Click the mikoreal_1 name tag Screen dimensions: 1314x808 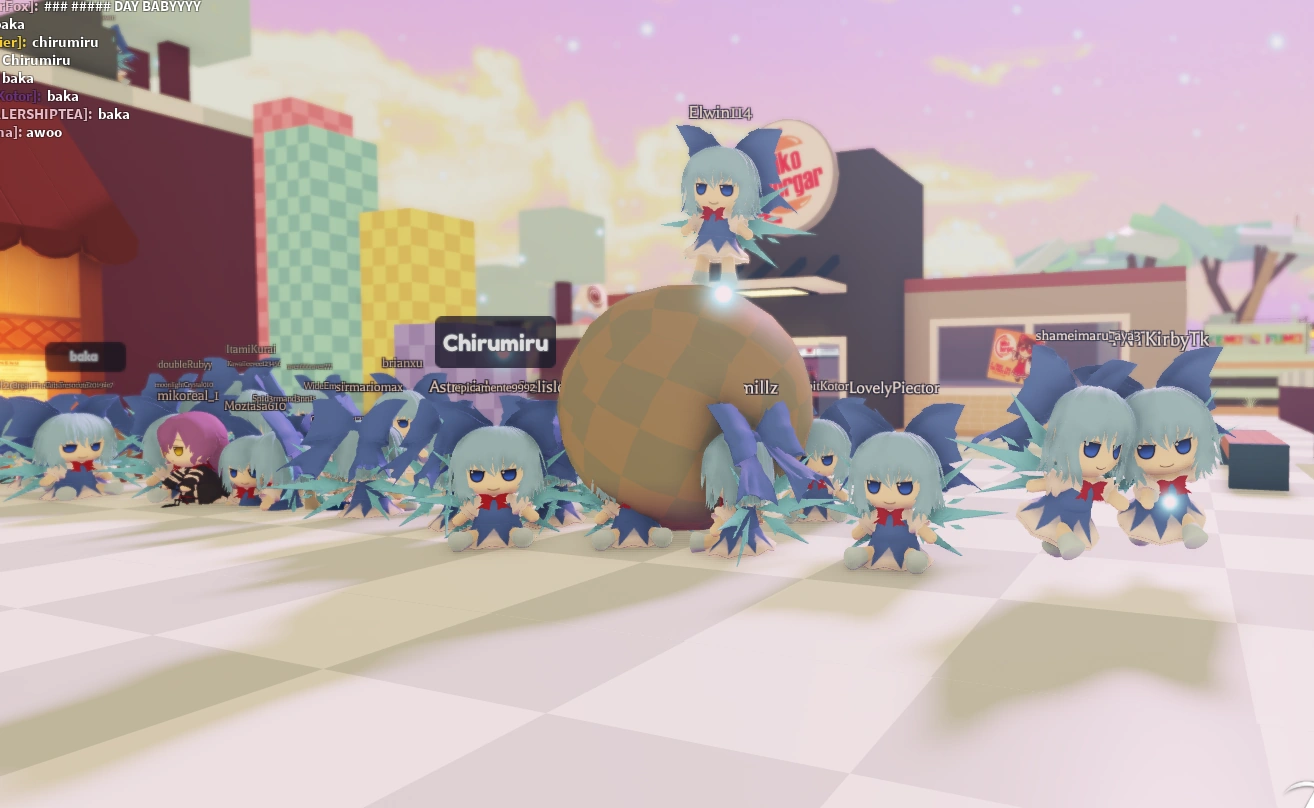(186, 396)
